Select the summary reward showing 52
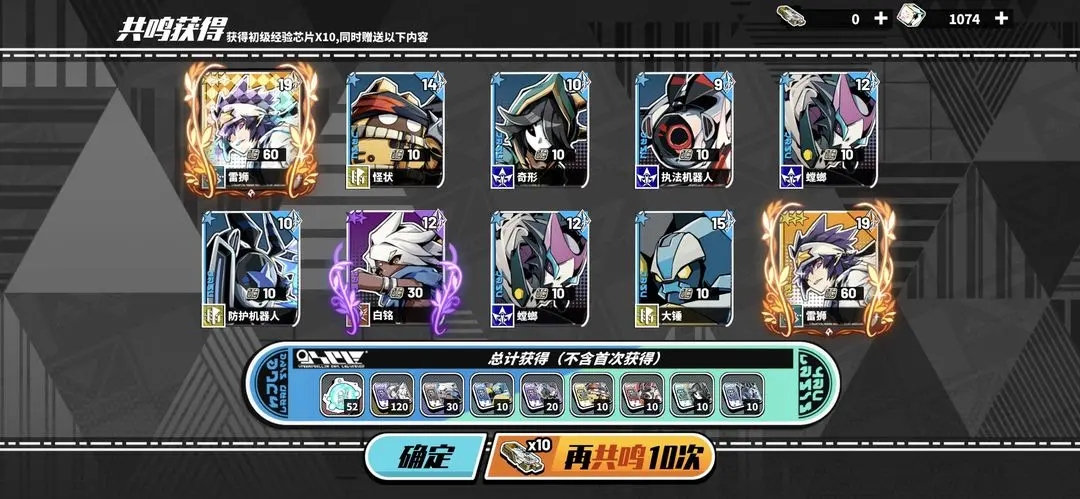 coord(342,395)
